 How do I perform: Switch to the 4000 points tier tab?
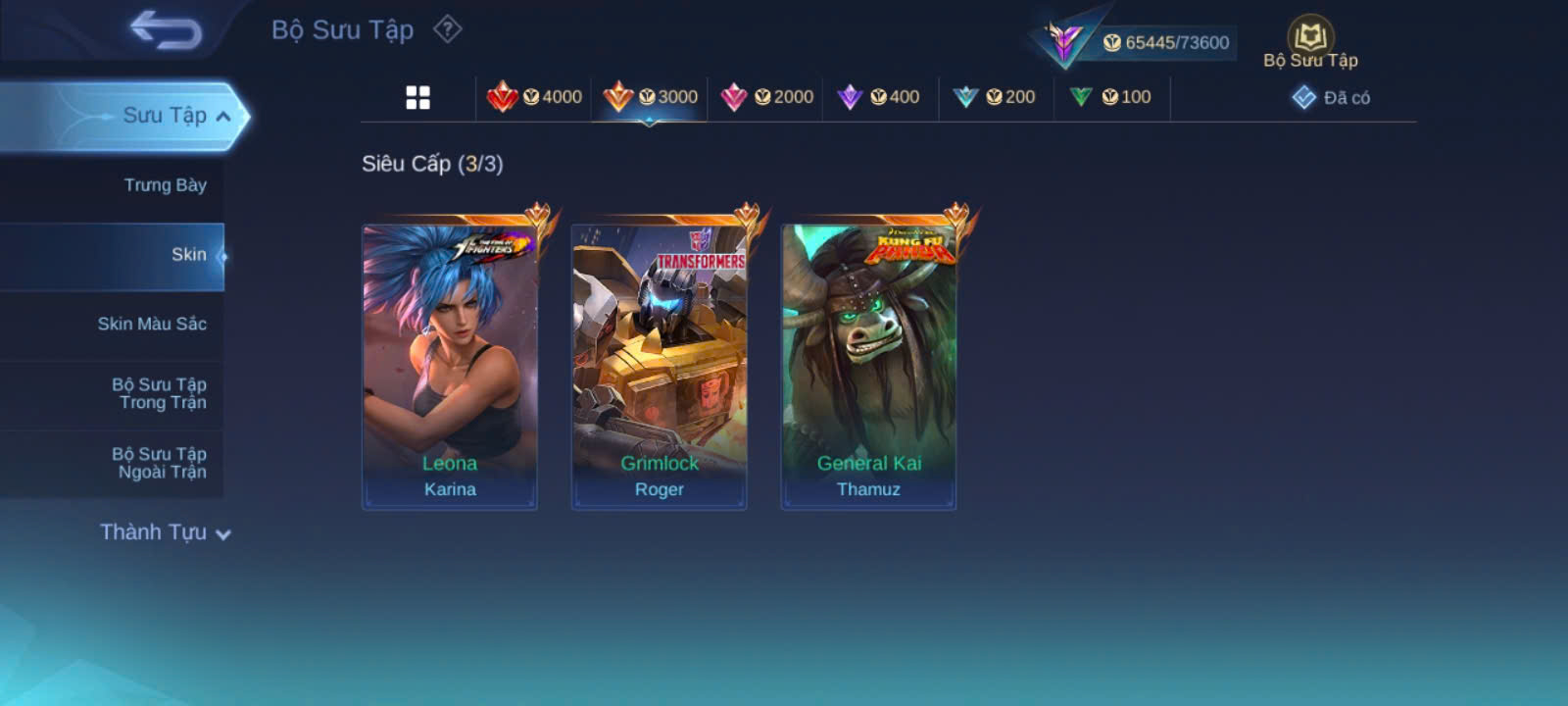pyautogui.click(x=535, y=97)
